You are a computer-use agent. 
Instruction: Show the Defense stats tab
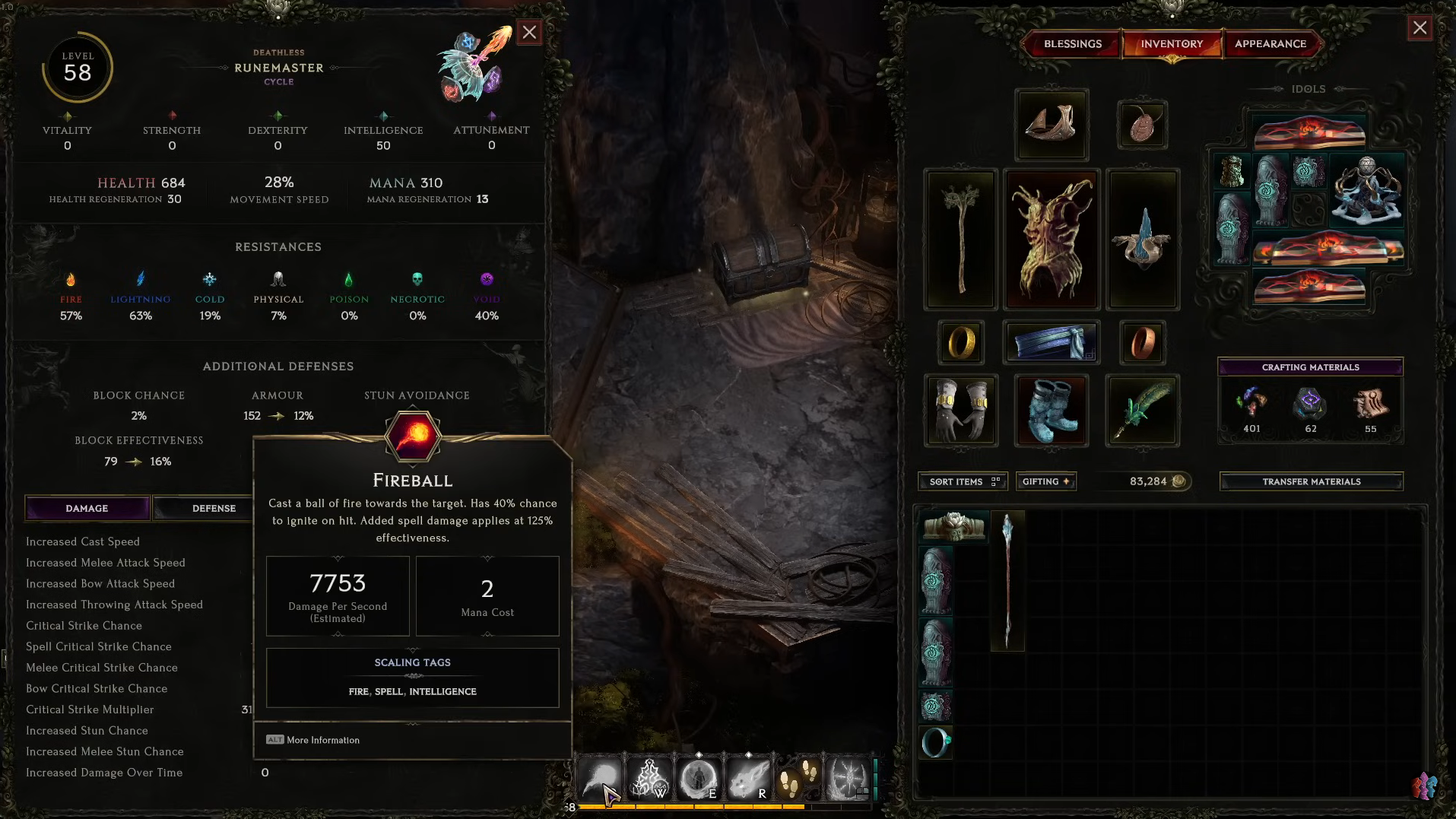point(214,508)
